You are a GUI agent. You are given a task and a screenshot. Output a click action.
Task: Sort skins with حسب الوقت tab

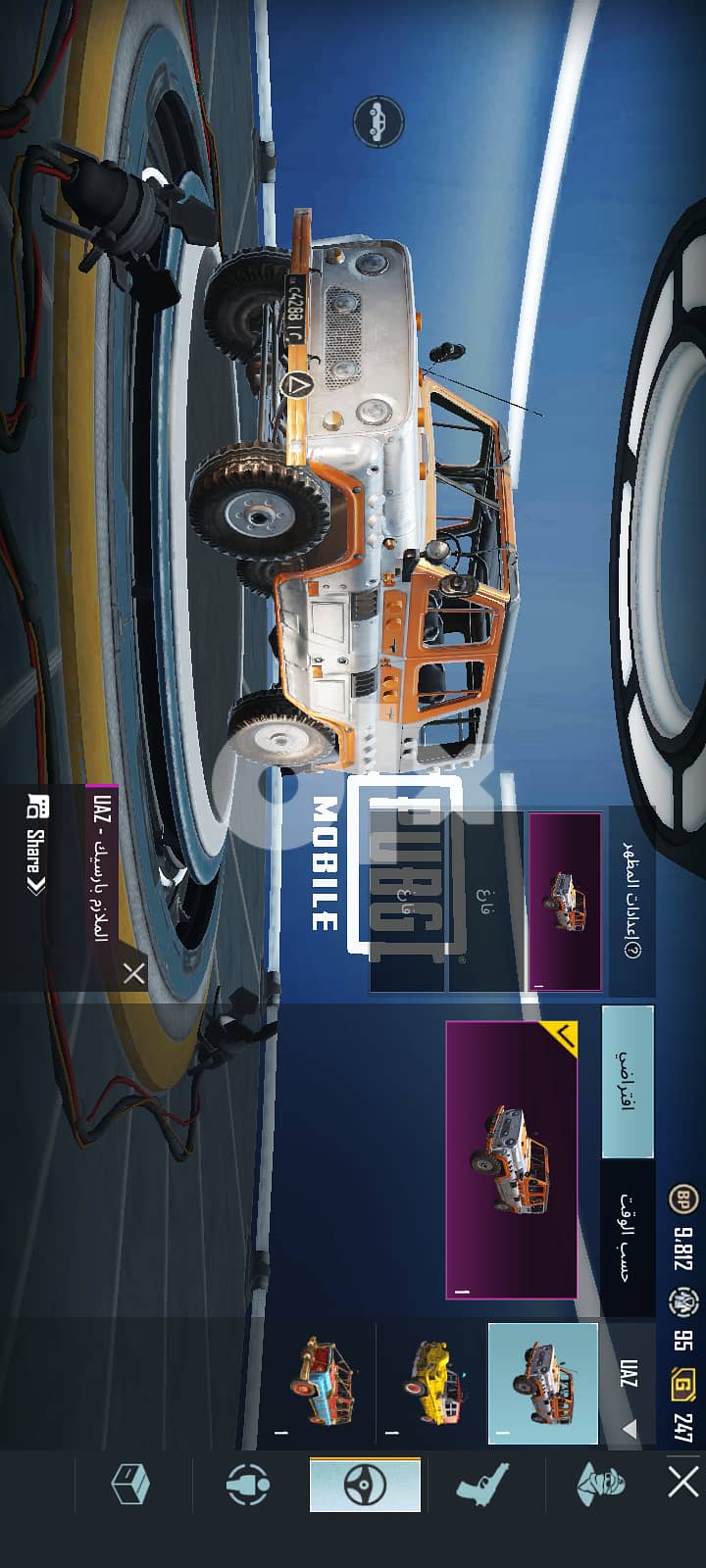pyautogui.click(x=628, y=1237)
